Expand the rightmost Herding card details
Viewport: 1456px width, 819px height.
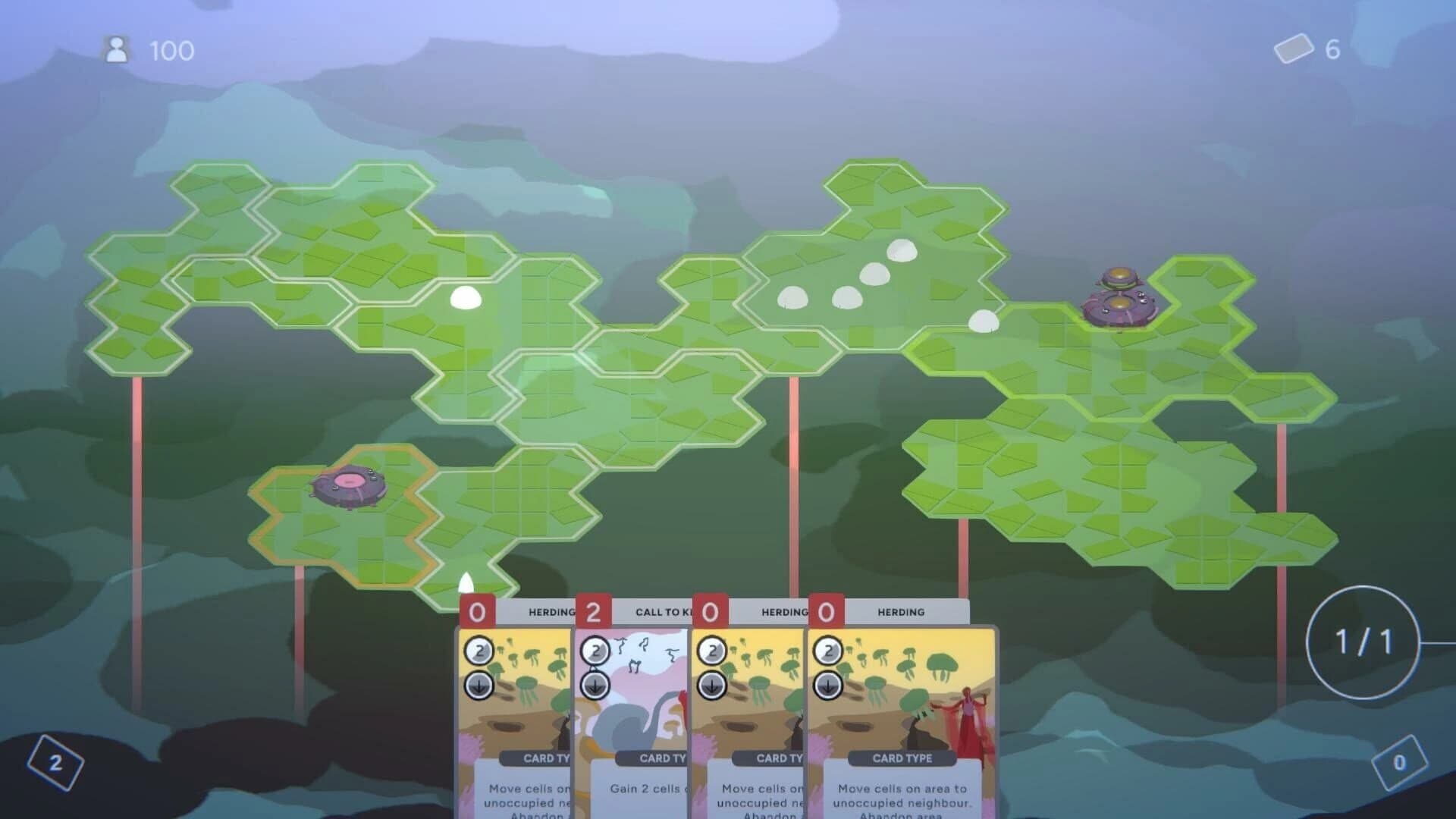[899, 705]
